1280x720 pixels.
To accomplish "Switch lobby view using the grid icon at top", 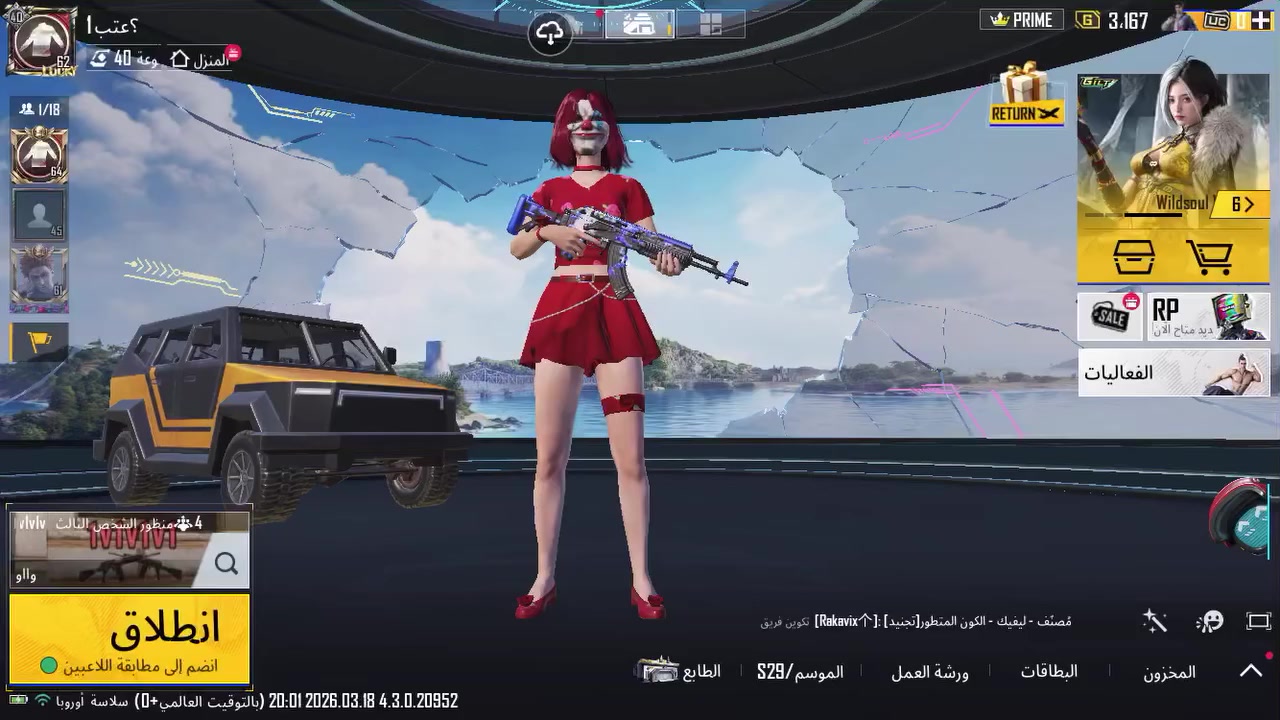I will point(711,25).
